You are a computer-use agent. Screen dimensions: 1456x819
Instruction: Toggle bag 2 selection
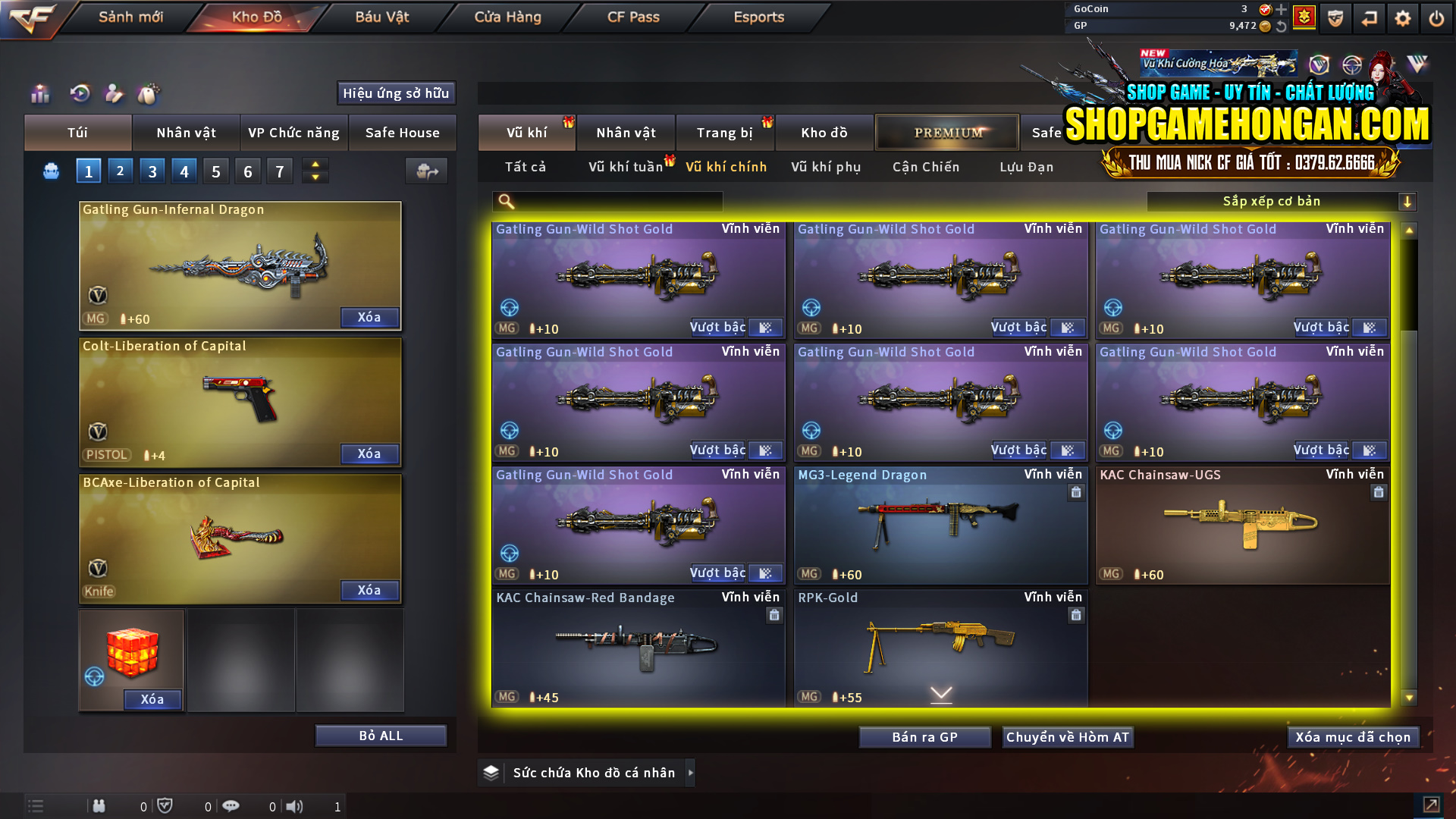coord(120,171)
